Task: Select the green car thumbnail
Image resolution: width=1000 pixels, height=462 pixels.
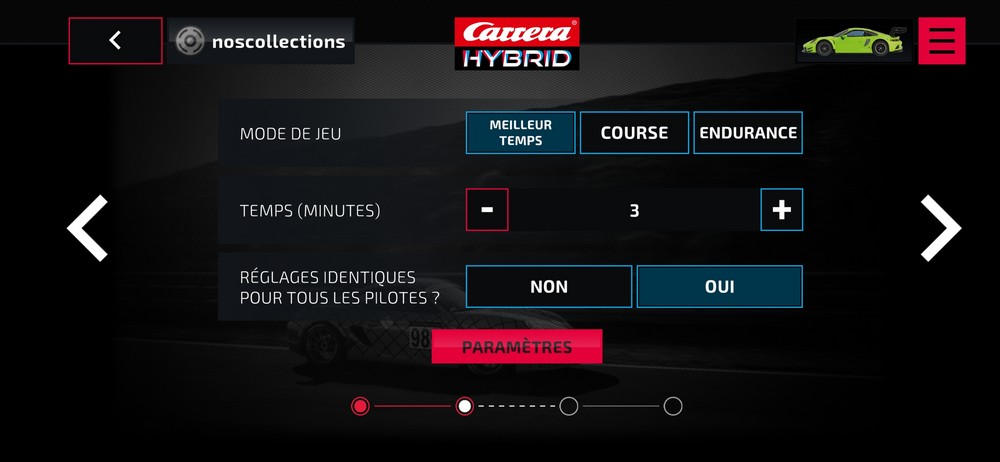Action: point(853,41)
